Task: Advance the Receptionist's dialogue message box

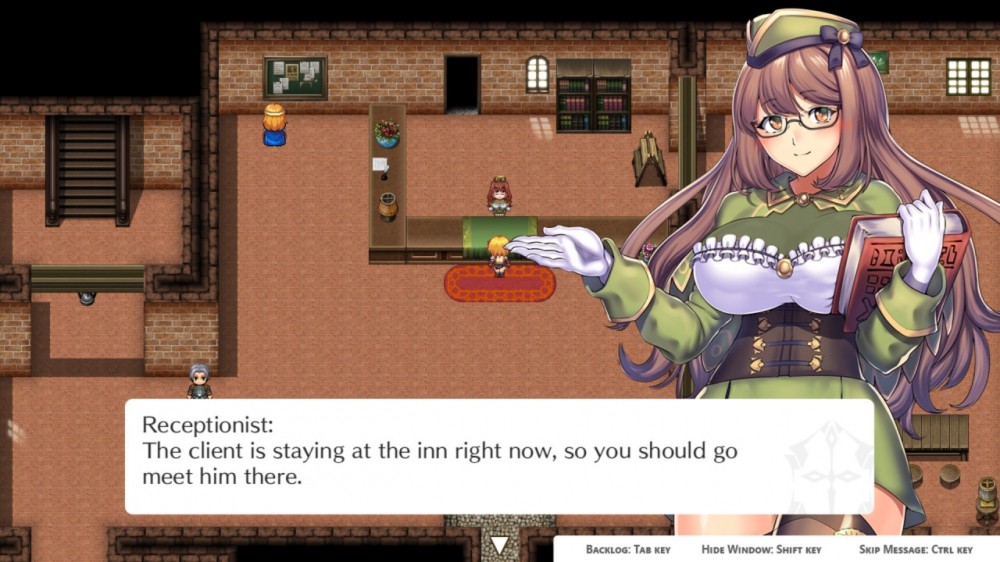Action: click(x=498, y=456)
